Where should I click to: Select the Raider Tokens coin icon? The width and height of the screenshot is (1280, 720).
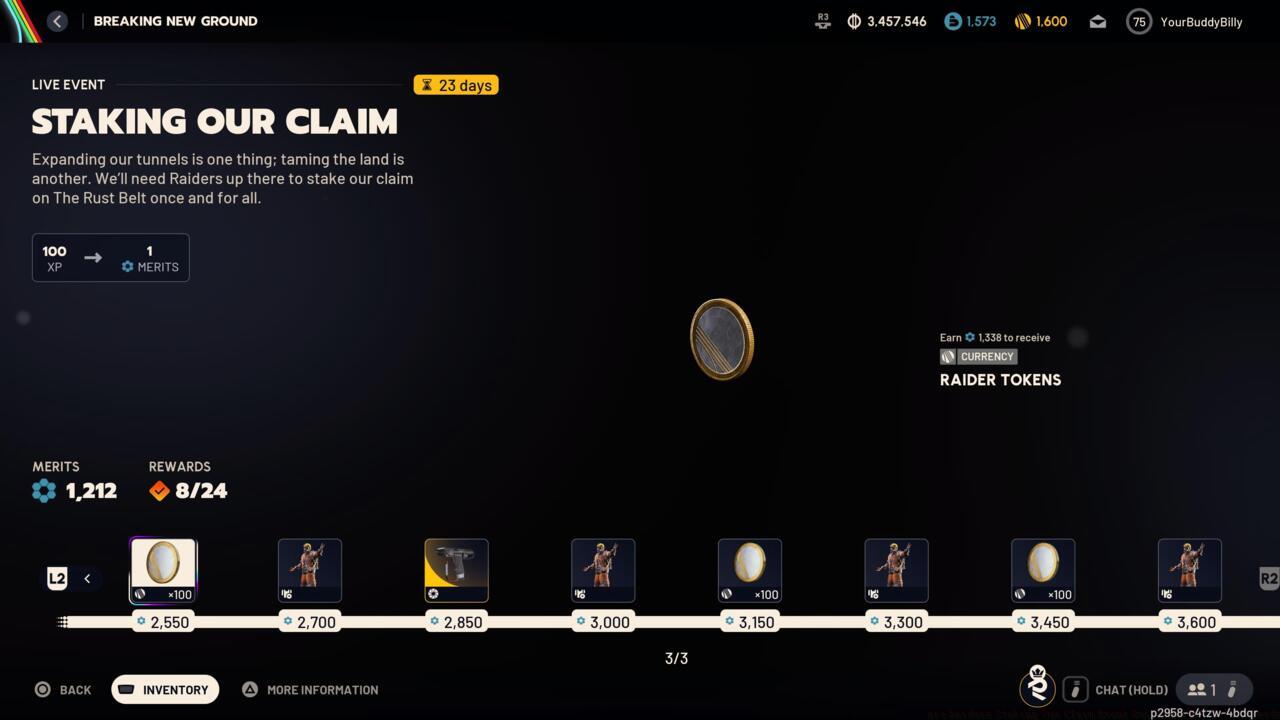point(722,339)
